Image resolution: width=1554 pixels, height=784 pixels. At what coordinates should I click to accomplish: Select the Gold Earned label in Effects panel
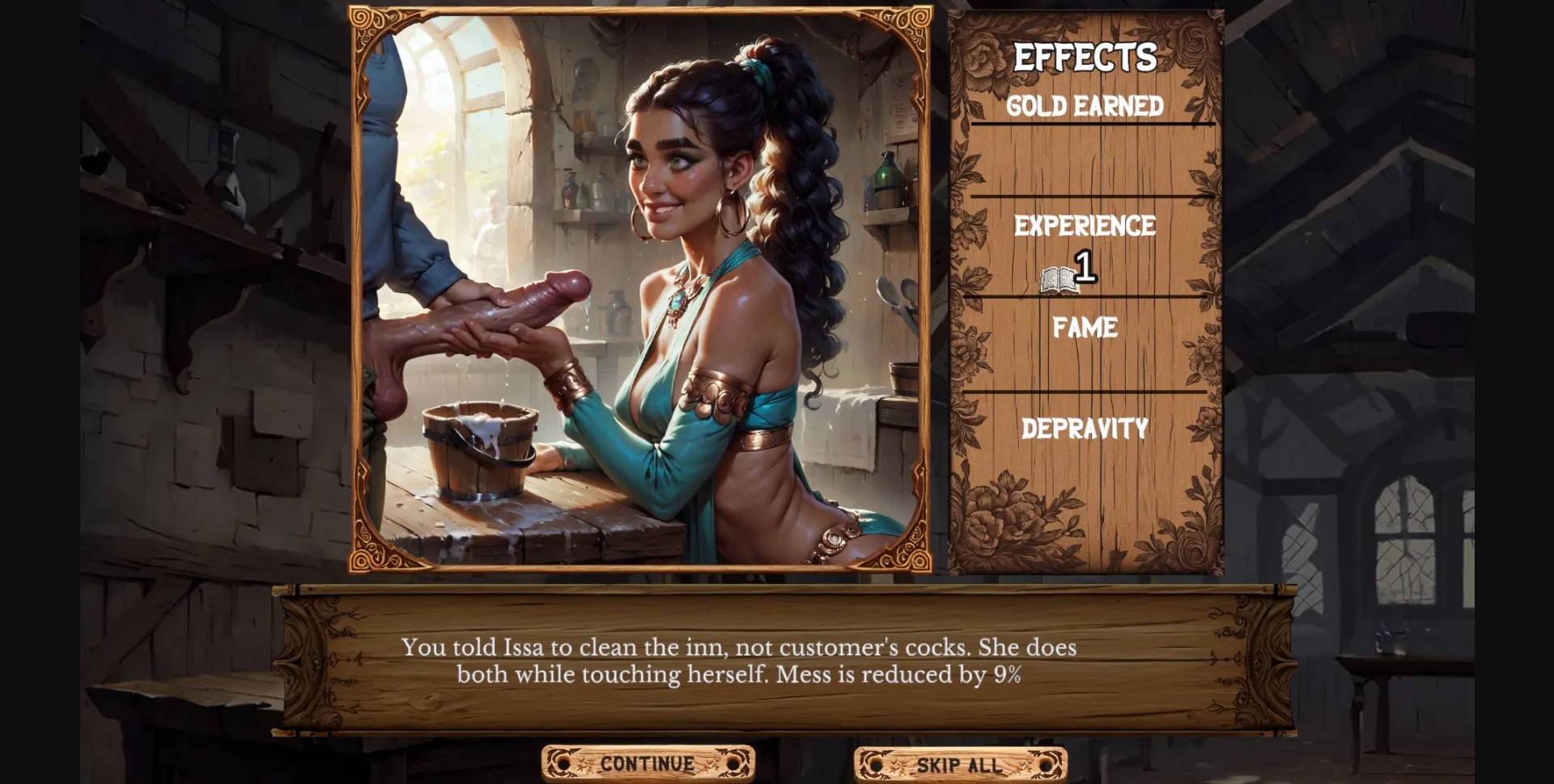1085,105
